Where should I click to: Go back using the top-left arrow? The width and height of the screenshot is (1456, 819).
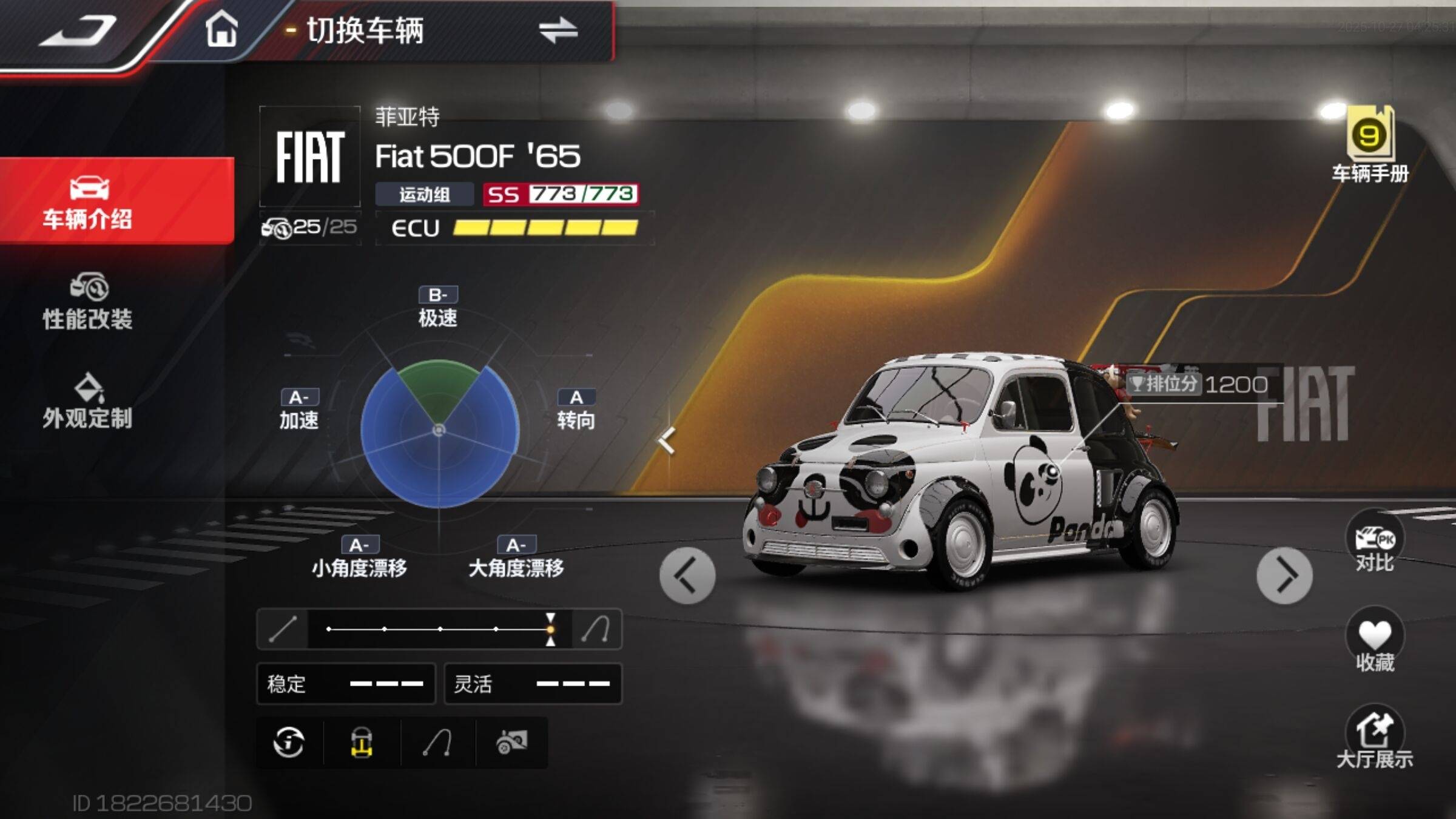78,32
